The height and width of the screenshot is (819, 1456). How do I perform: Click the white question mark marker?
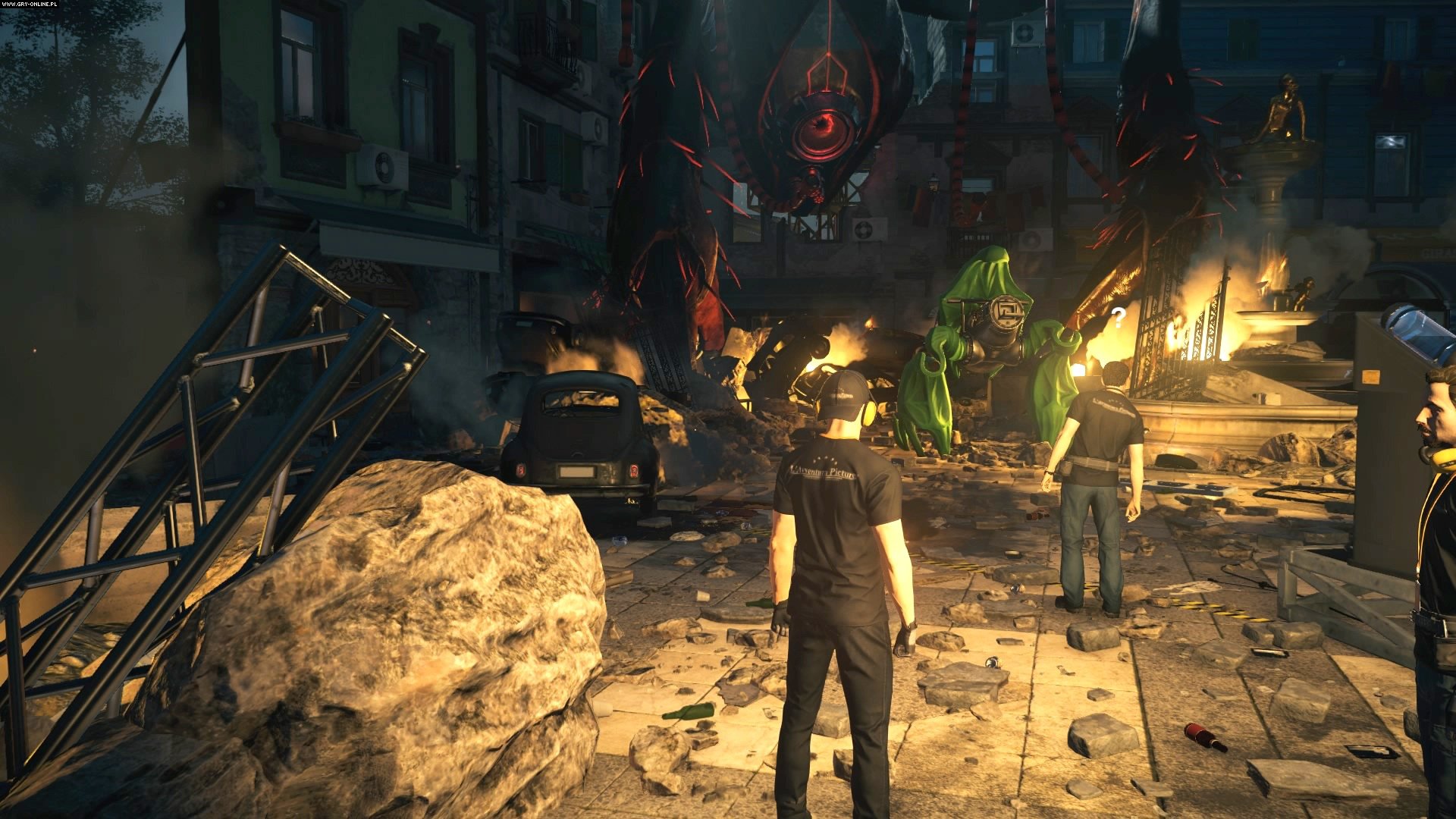tap(1118, 318)
